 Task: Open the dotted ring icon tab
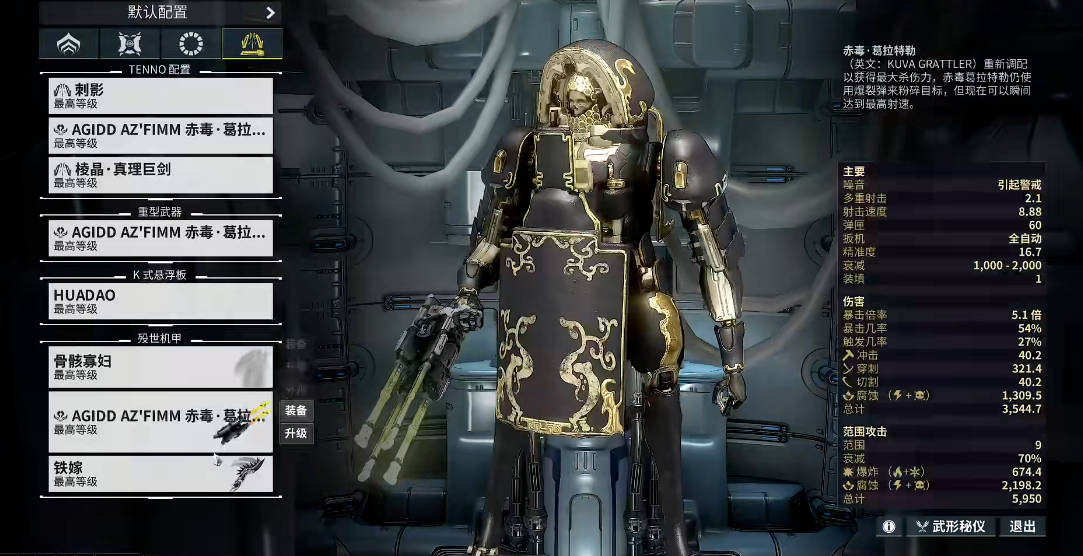[x=191, y=43]
